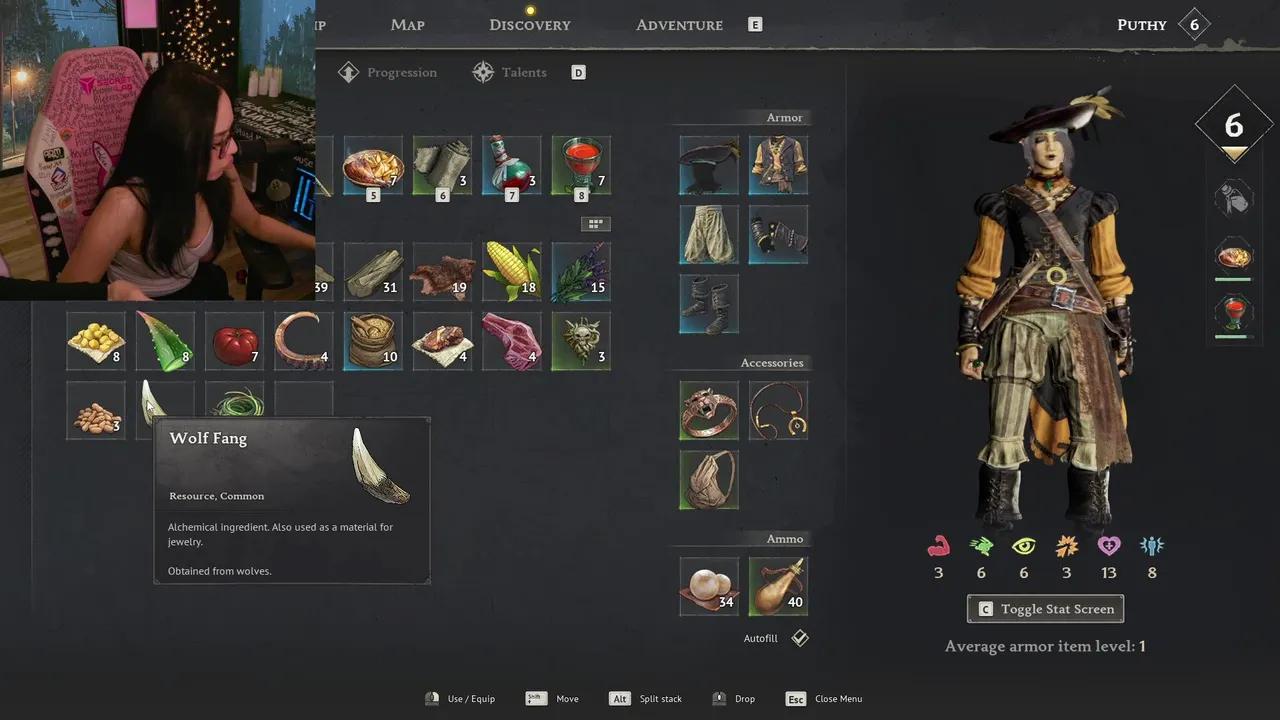The width and height of the screenshot is (1280, 720).
Task: Select the corn stack in inventory
Action: (x=512, y=271)
